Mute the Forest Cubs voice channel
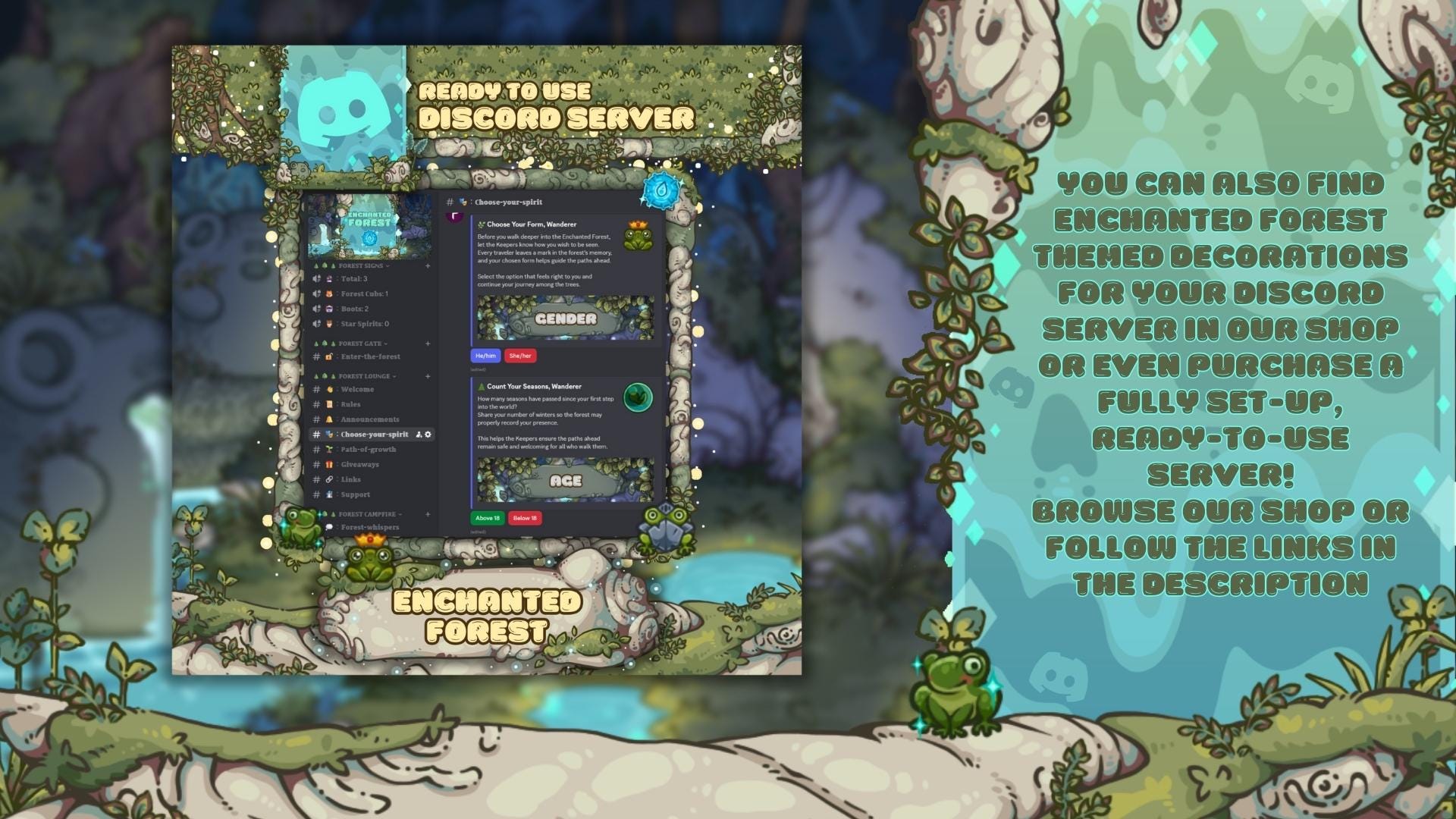The image size is (1456, 819). coord(316,293)
